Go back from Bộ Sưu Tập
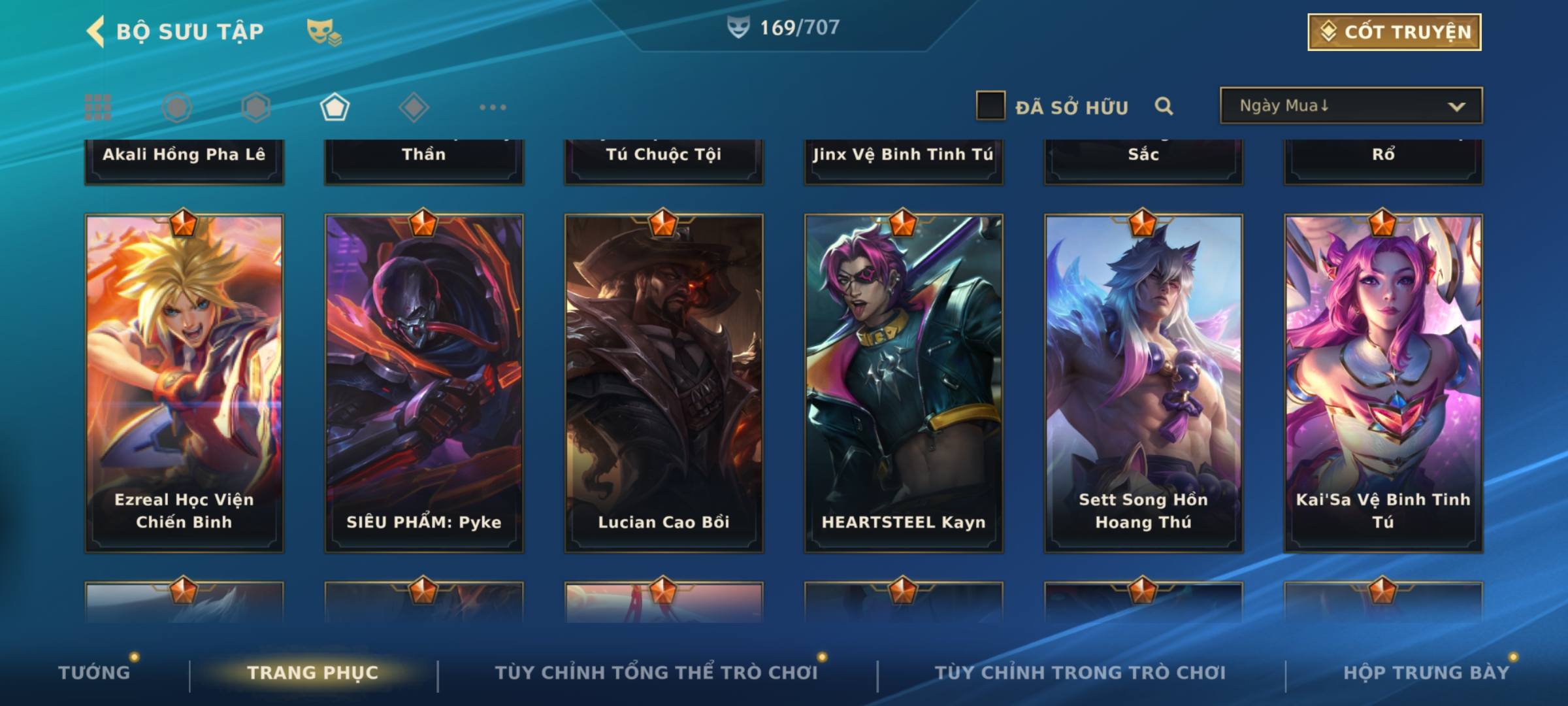Viewport: 1568px width, 706px height. click(96, 32)
